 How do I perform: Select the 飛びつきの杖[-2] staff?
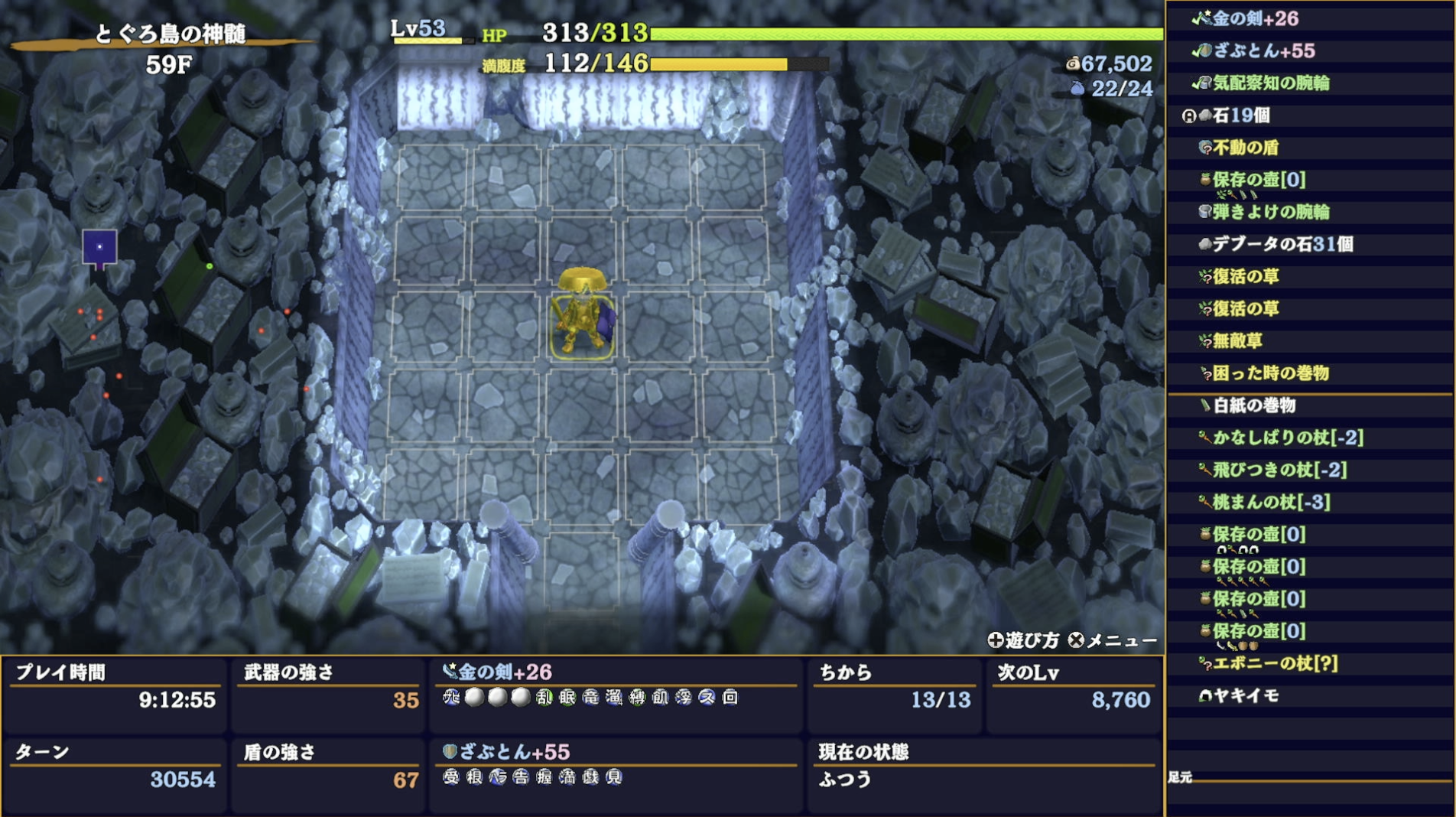(x=1279, y=470)
